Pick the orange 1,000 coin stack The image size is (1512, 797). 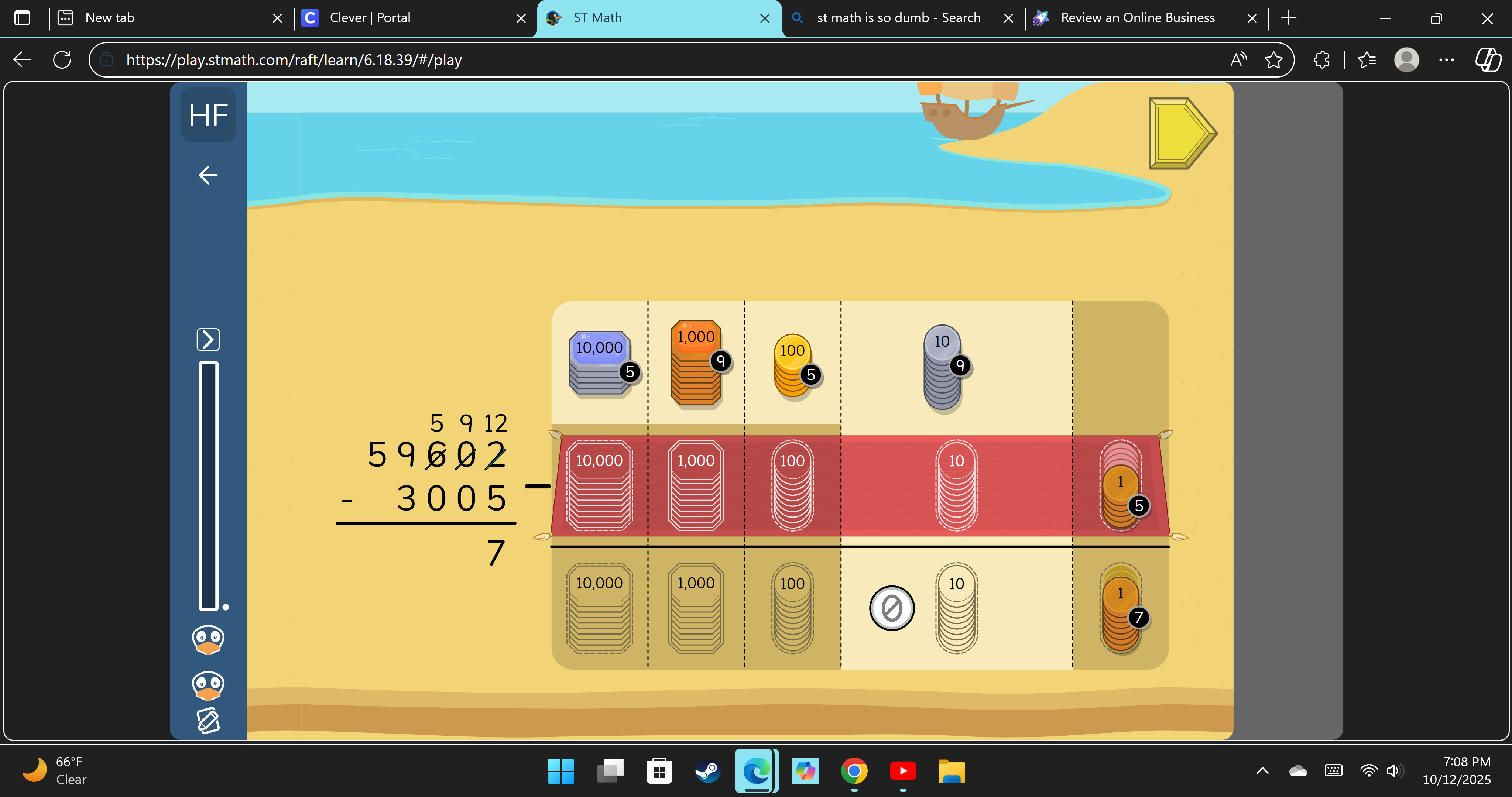[x=696, y=363]
